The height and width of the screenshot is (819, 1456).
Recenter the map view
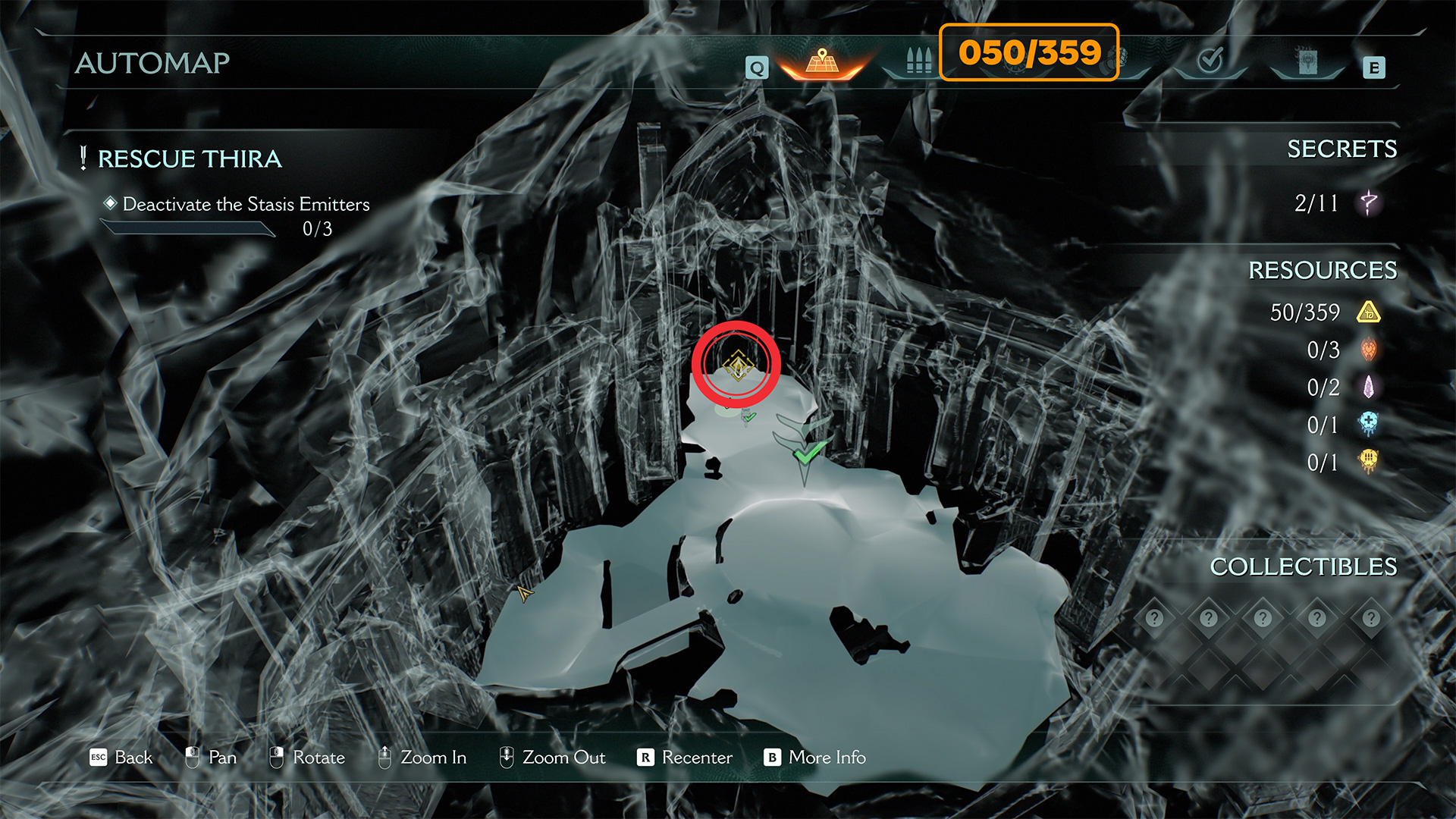click(686, 758)
